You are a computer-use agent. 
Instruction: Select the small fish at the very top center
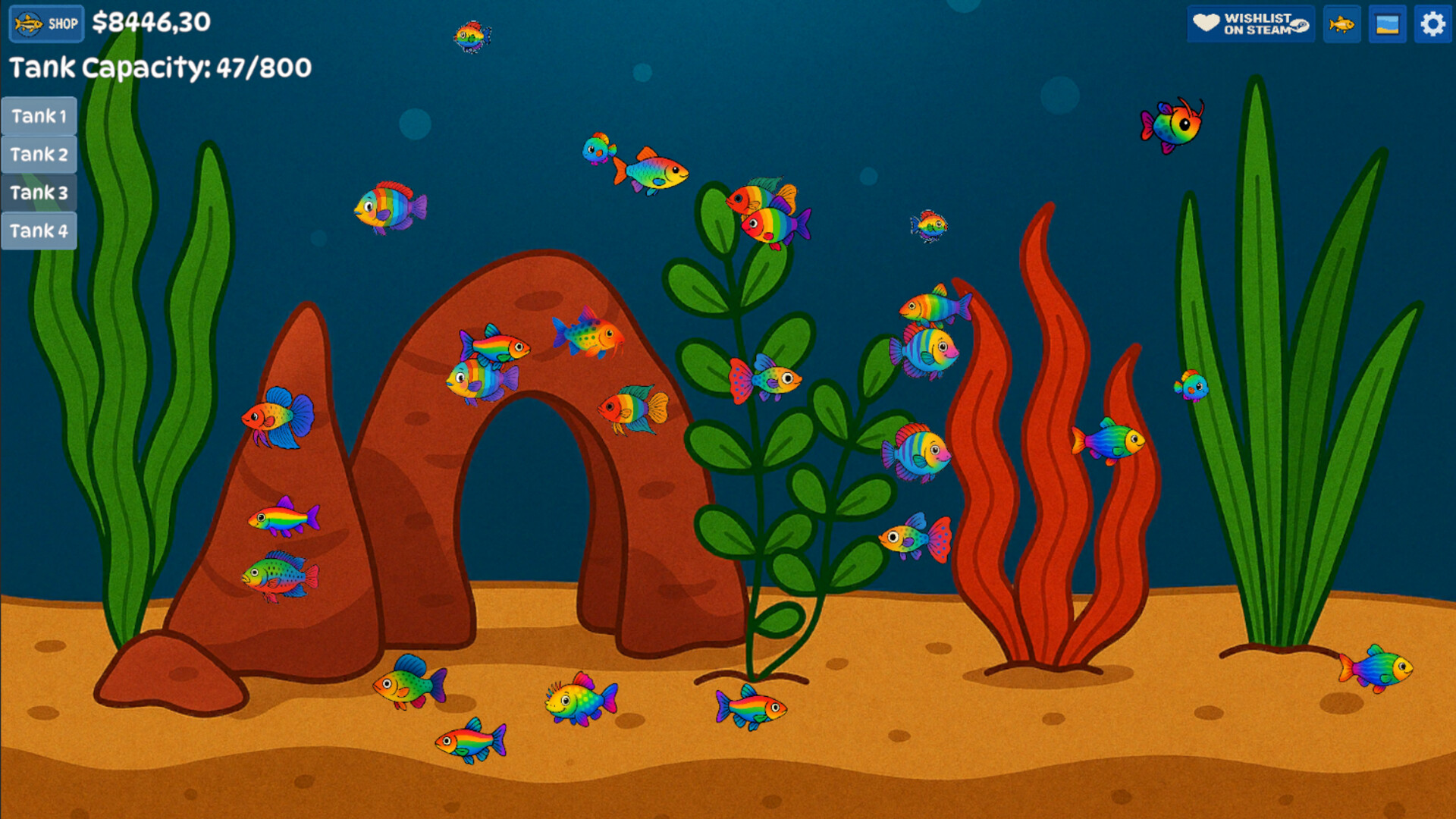(472, 36)
